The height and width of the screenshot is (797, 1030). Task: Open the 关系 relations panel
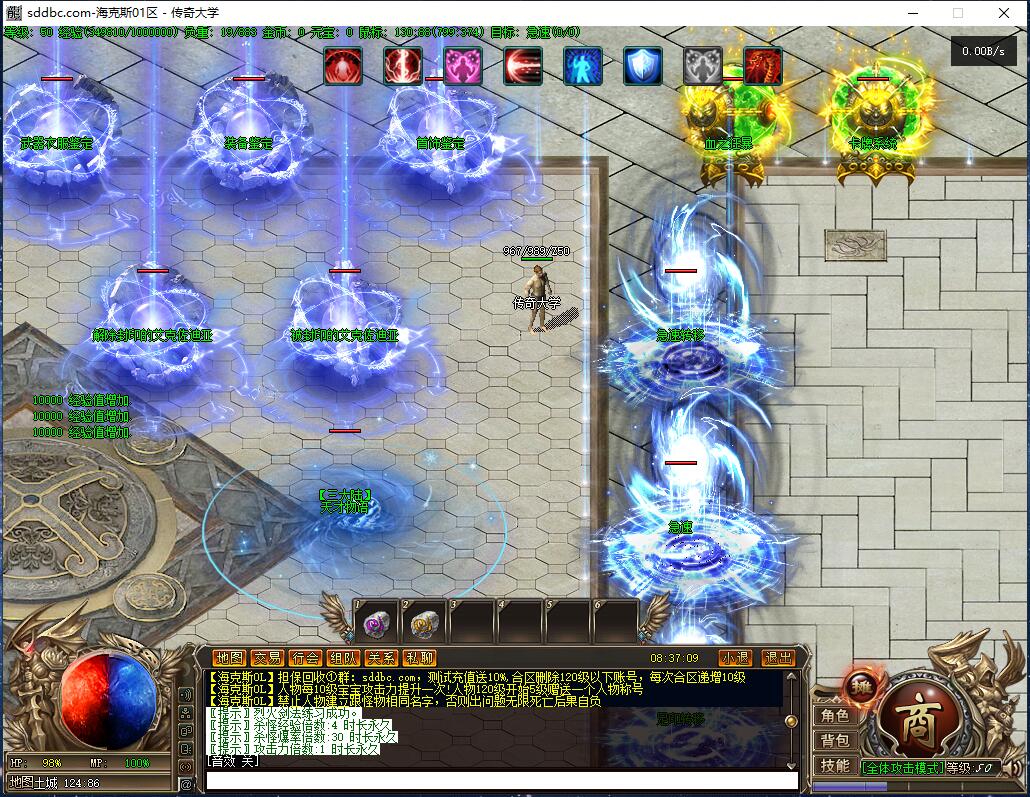(x=381, y=658)
